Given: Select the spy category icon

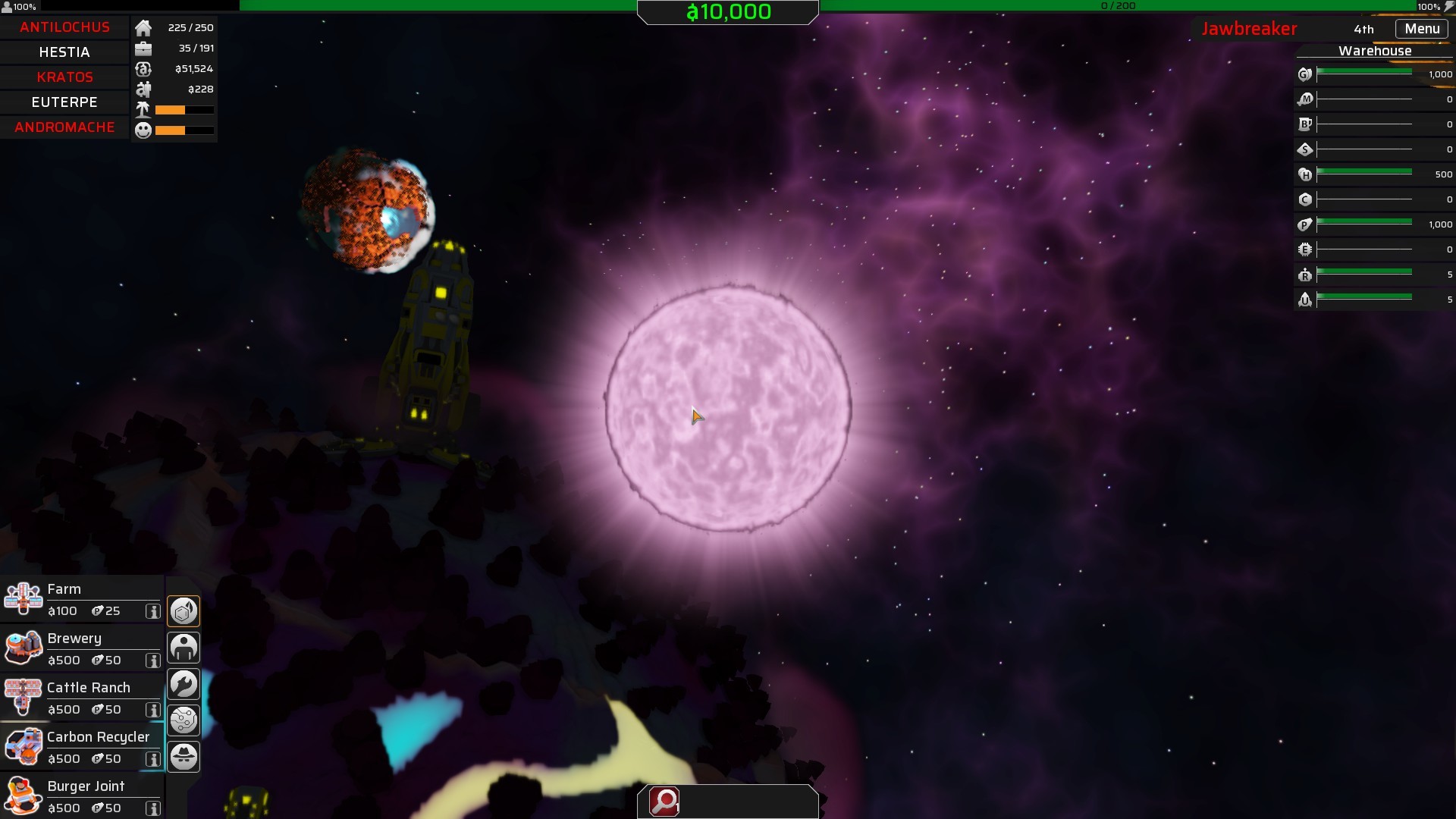Looking at the screenshot, I should [x=184, y=756].
